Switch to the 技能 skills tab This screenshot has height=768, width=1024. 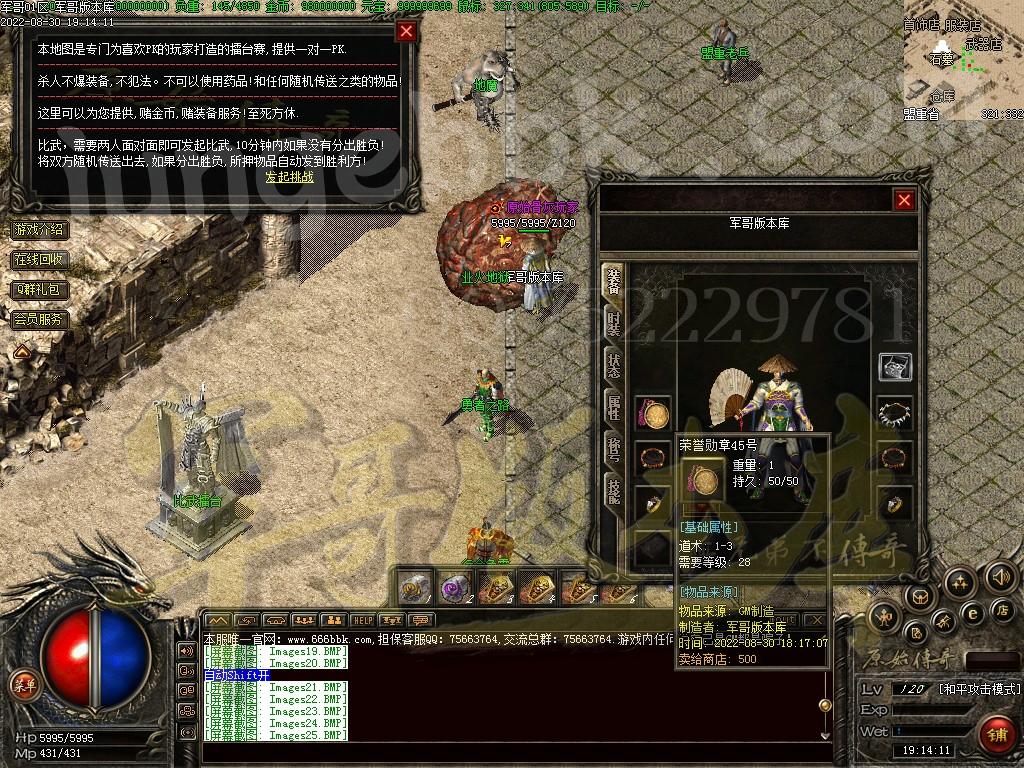(613, 489)
